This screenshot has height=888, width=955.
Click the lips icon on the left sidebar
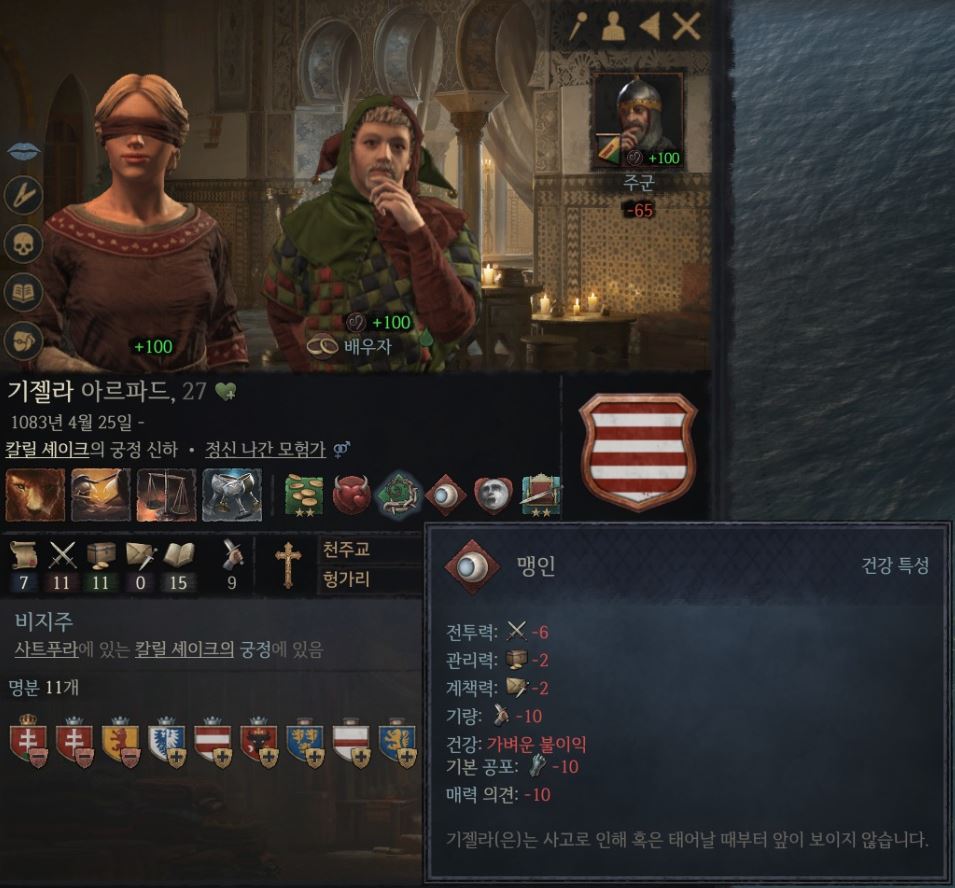[23, 150]
